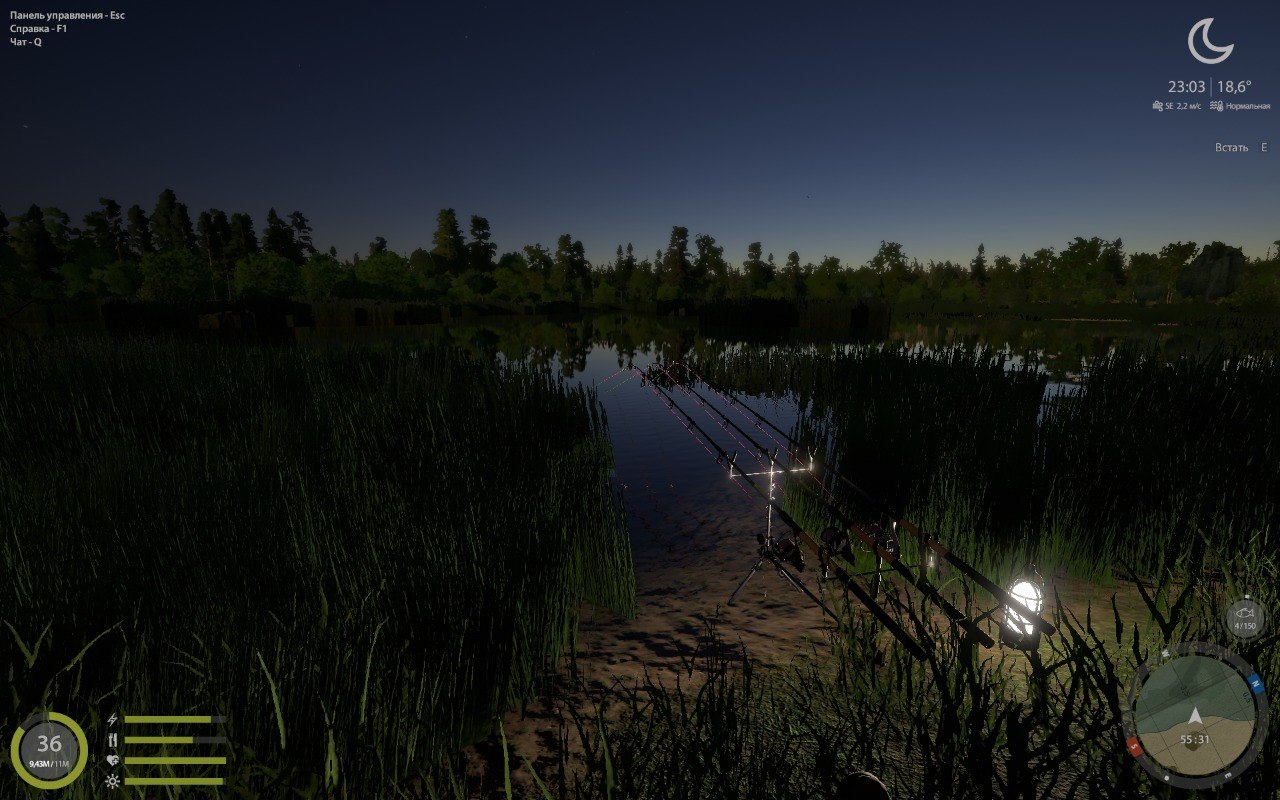Click the comfort sun icon
Image resolution: width=1280 pixels, height=800 pixels.
point(112,781)
